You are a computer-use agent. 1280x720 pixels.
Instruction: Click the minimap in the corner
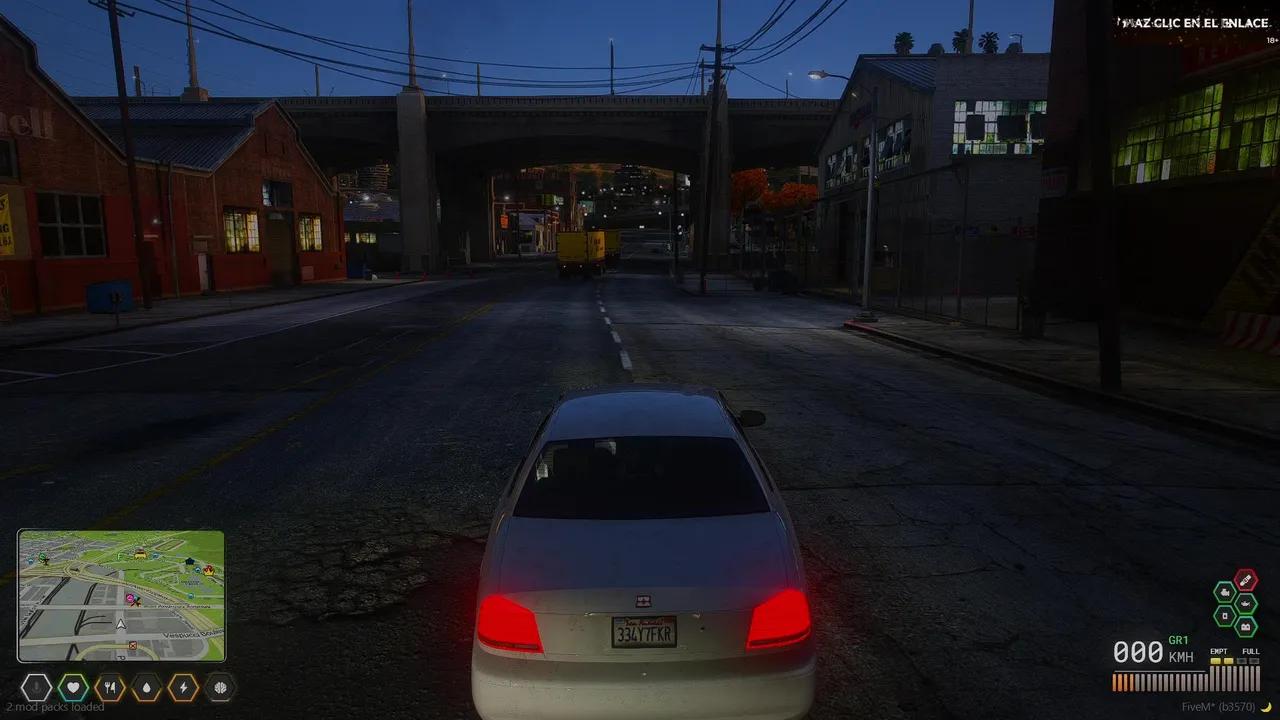click(121, 596)
